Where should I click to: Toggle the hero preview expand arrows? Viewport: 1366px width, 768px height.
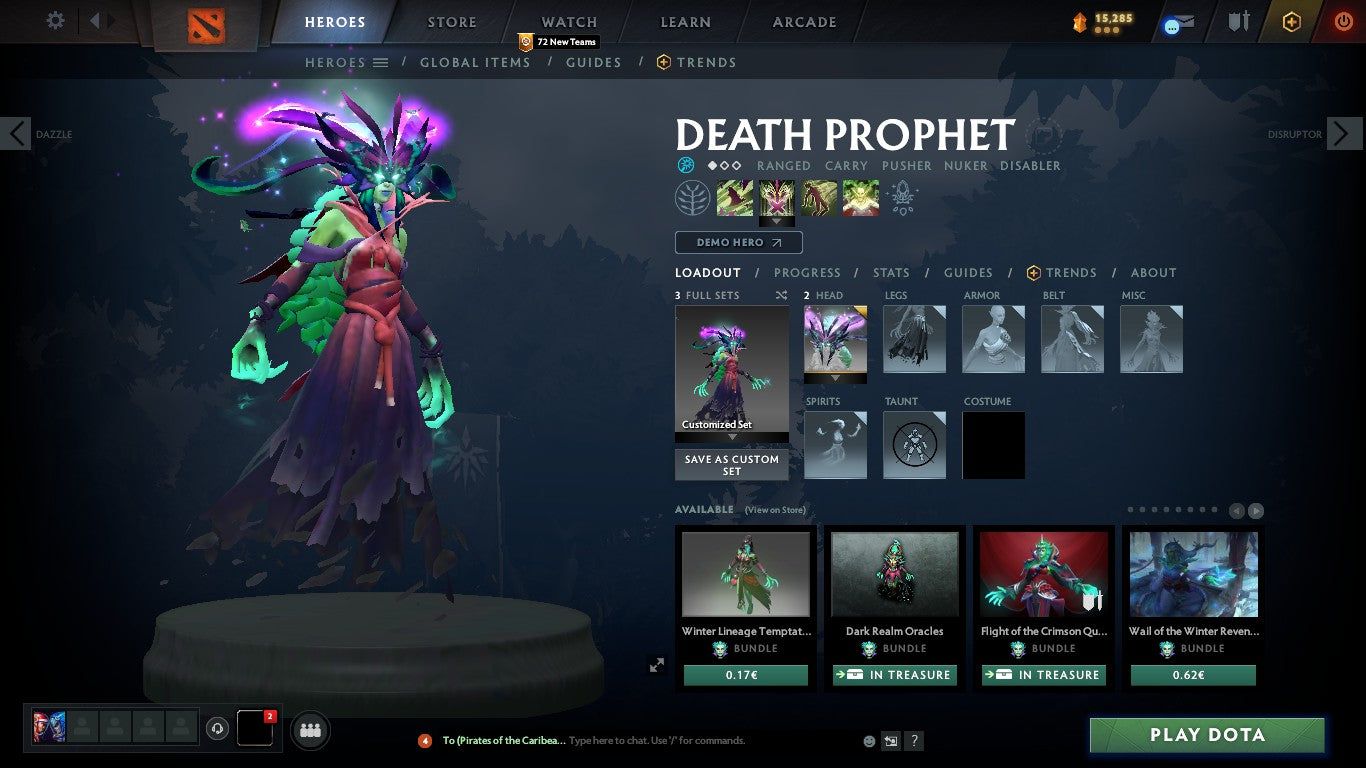tap(657, 664)
